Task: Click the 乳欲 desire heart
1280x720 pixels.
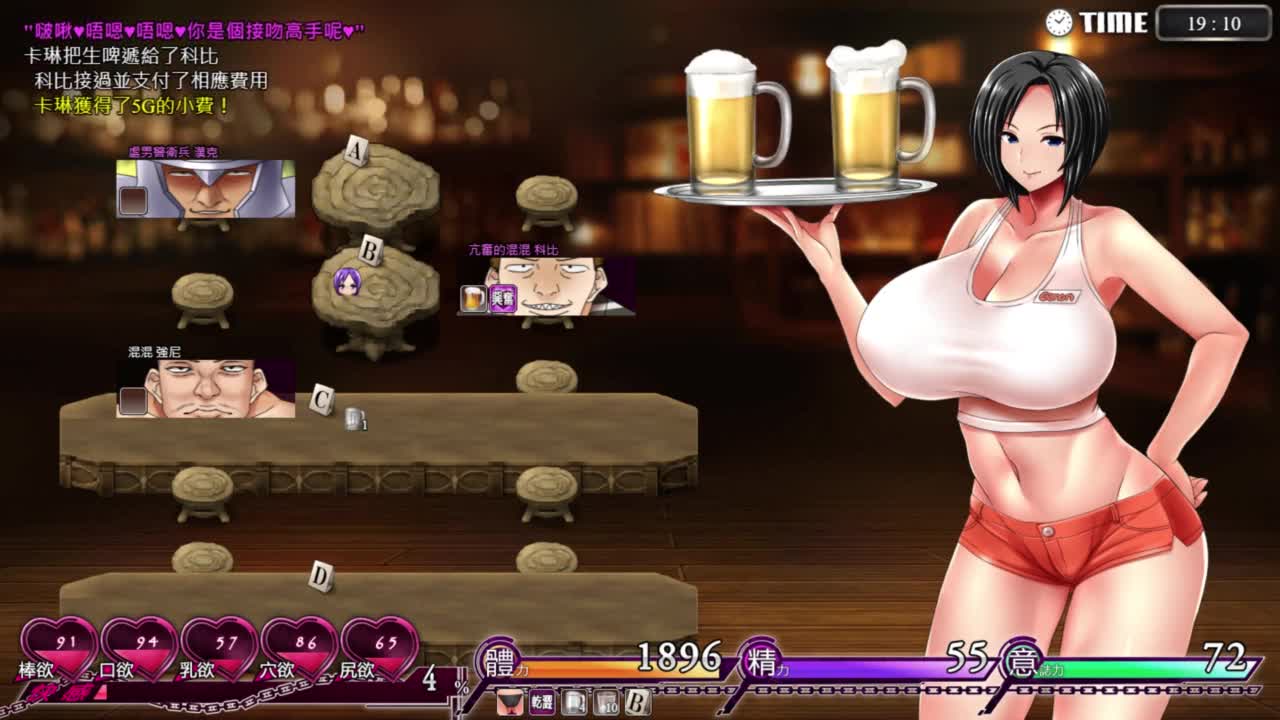Action: click(x=220, y=647)
